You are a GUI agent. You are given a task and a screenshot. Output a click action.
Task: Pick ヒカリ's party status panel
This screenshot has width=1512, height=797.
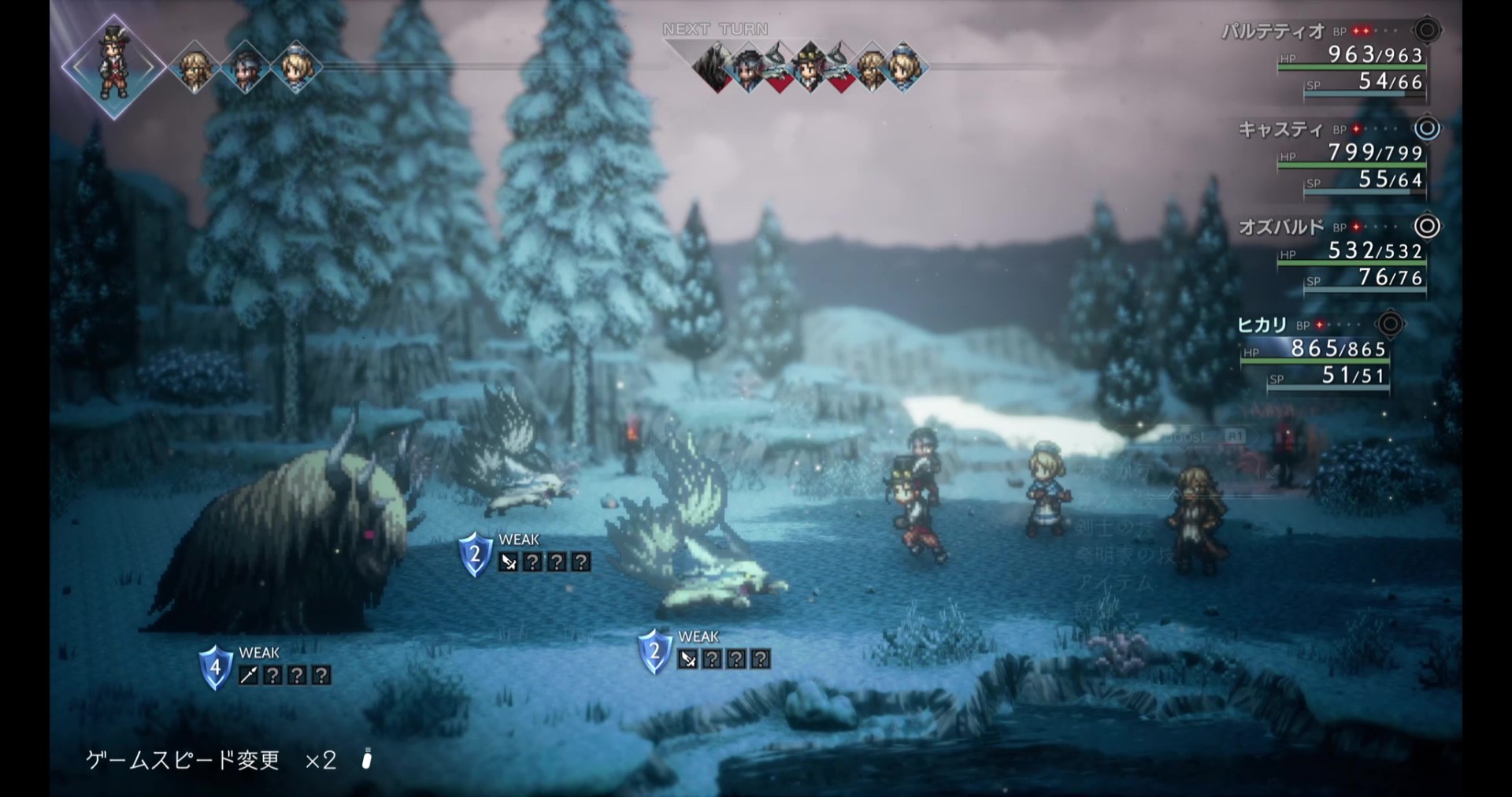[1315, 350]
